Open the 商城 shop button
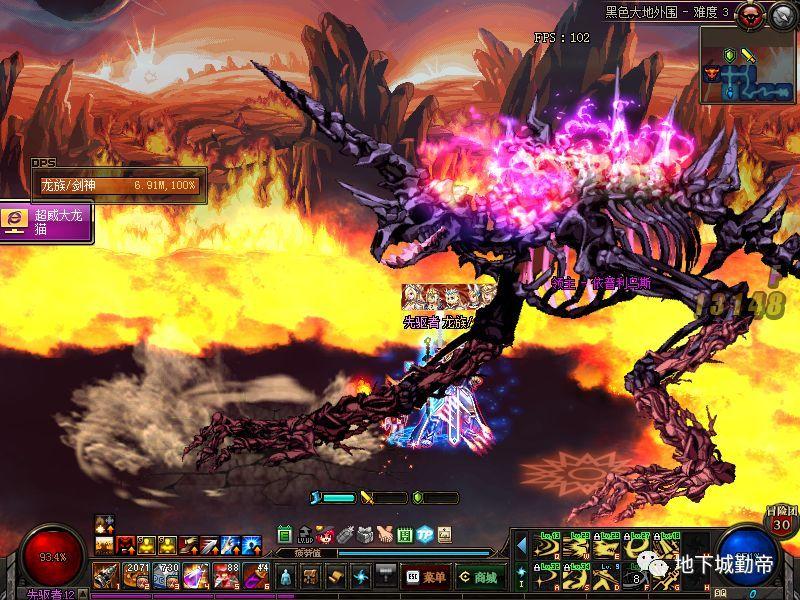This screenshot has height=600, width=800. tap(480, 577)
